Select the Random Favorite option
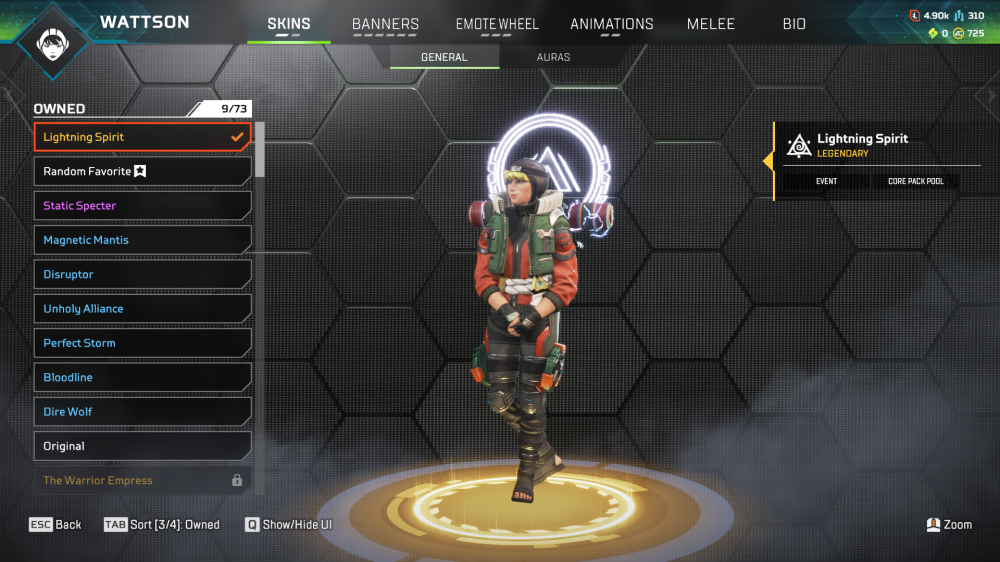1000x562 pixels. [x=142, y=172]
